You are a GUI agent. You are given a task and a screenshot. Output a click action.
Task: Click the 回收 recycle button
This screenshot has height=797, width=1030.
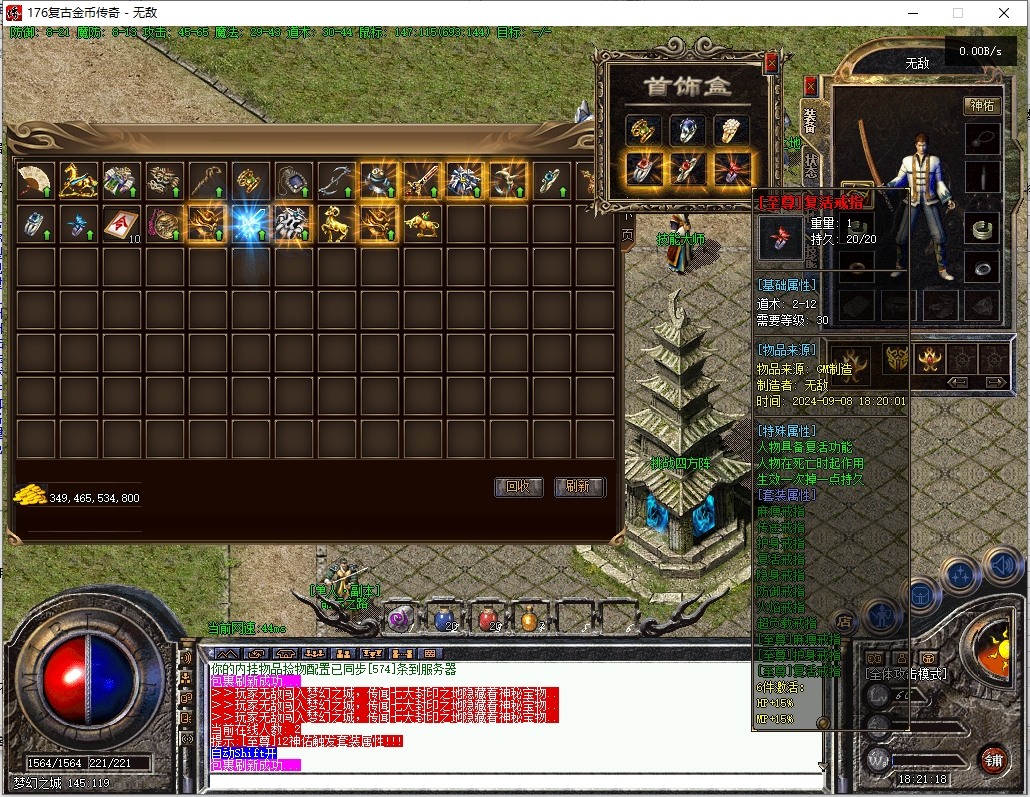point(519,487)
